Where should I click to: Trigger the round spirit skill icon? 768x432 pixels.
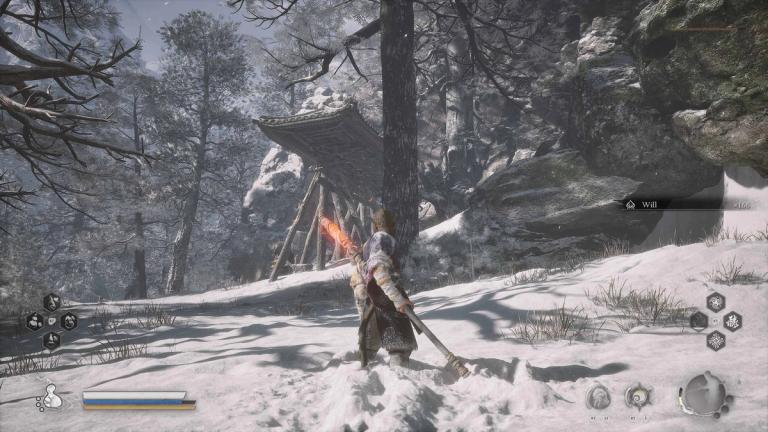coord(599,396)
